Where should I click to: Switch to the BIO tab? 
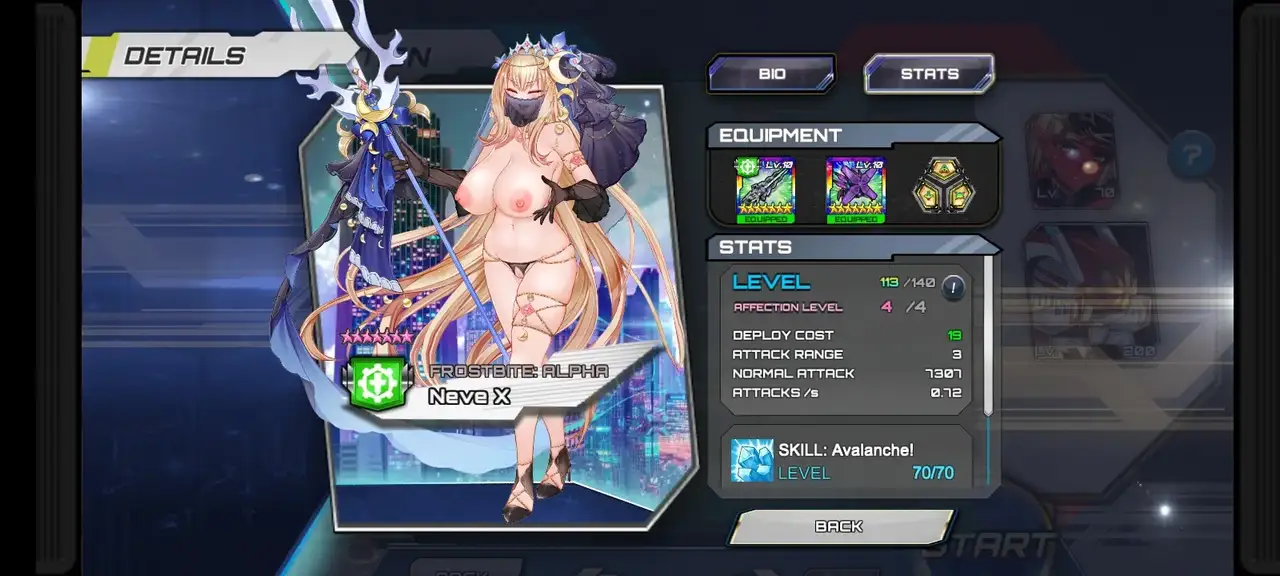[771, 74]
